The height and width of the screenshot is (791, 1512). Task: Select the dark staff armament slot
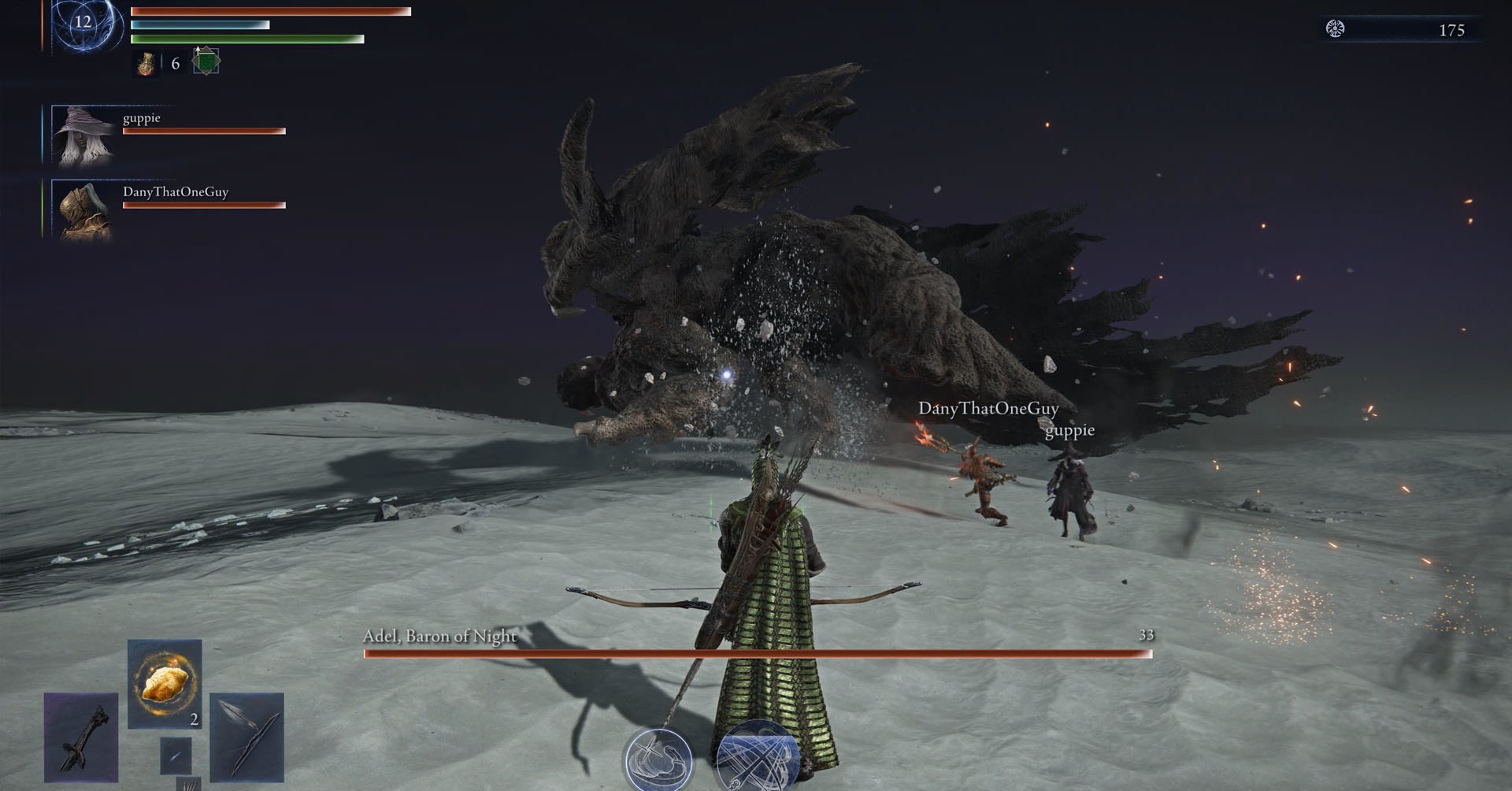pyautogui.click(x=81, y=737)
